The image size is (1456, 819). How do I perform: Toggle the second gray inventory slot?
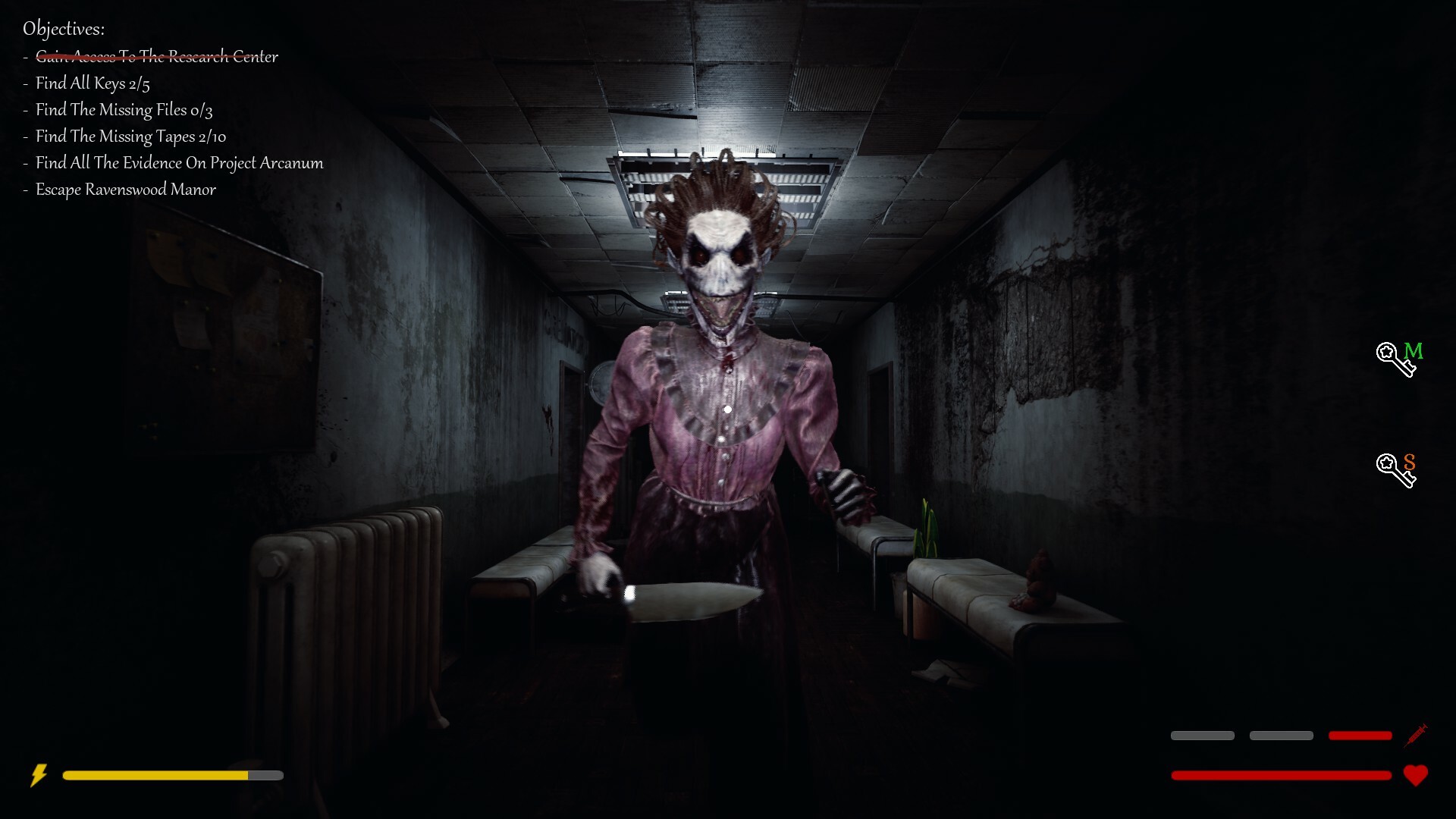[1282, 736]
